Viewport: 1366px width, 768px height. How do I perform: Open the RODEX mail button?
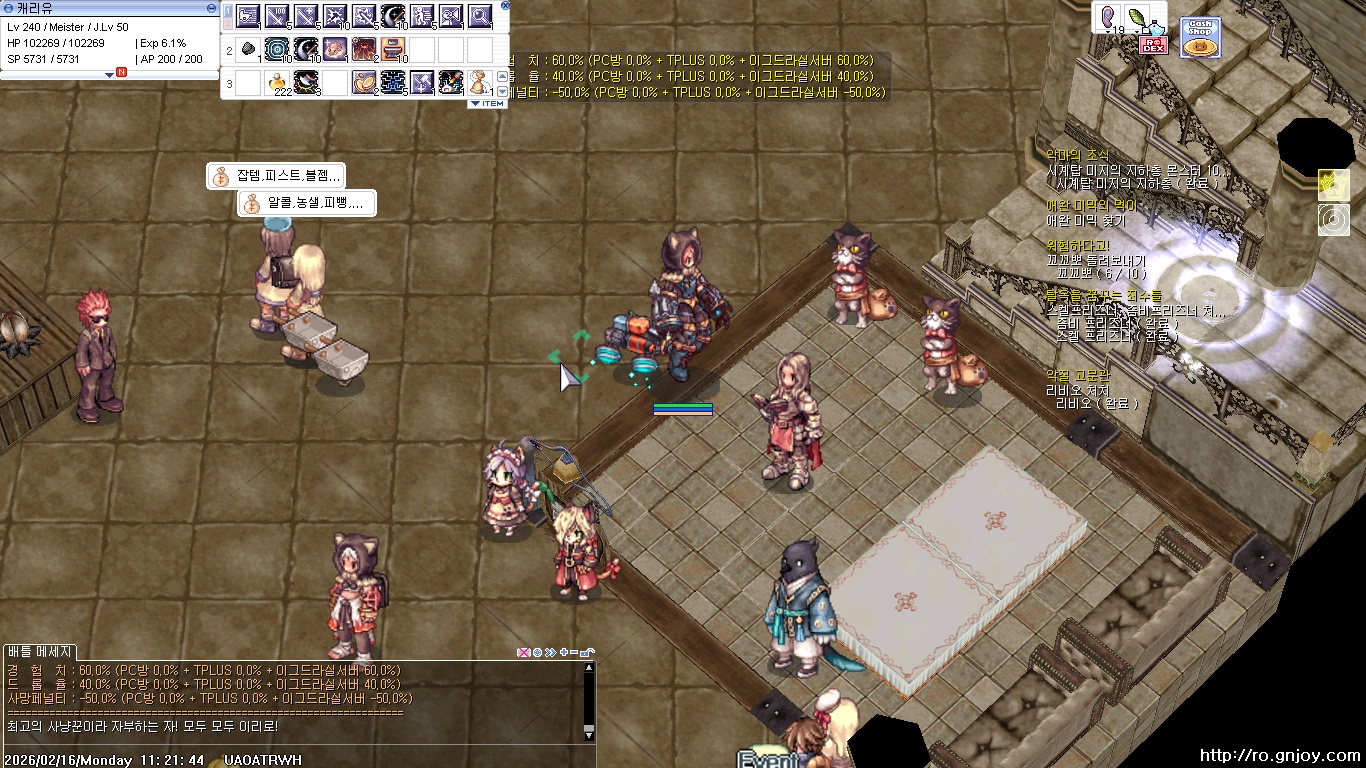tap(1154, 44)
